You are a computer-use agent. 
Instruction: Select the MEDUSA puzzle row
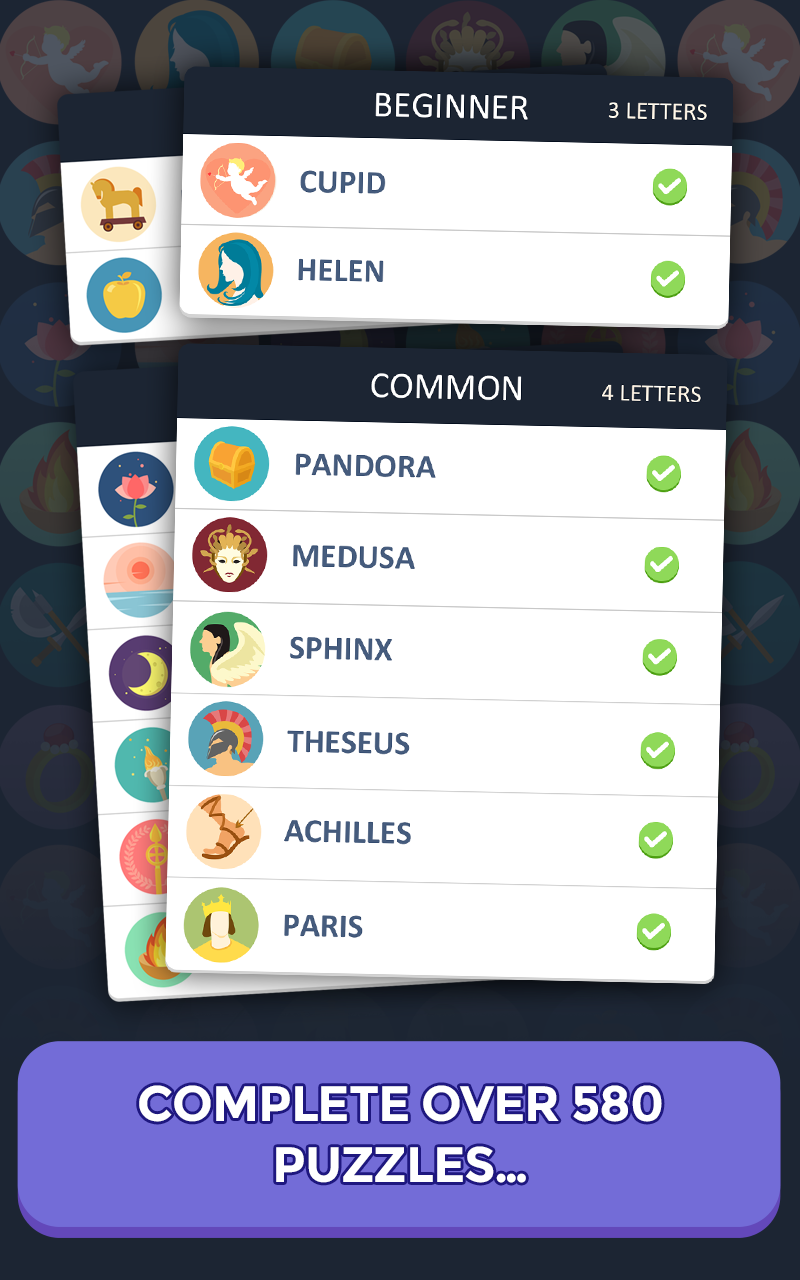pyautogui.click(x=450, y=558)
